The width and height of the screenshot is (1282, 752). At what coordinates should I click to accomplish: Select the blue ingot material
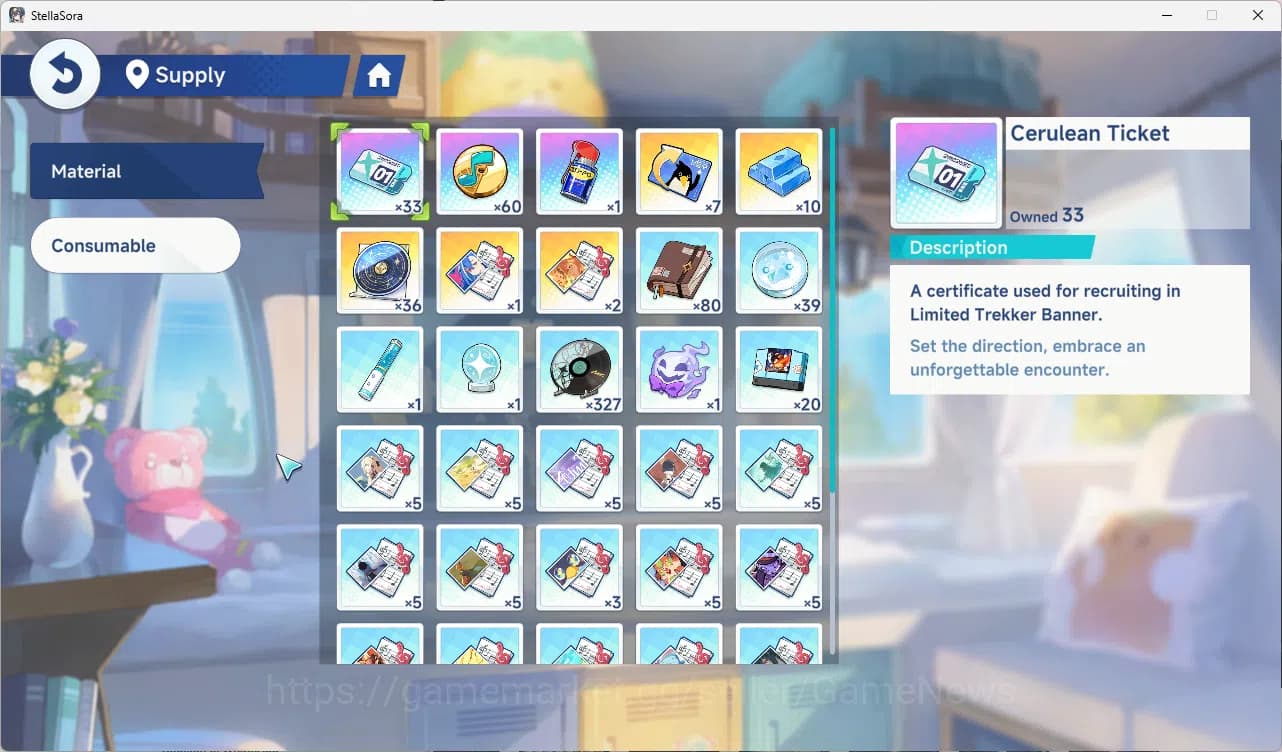coord(779,170)
